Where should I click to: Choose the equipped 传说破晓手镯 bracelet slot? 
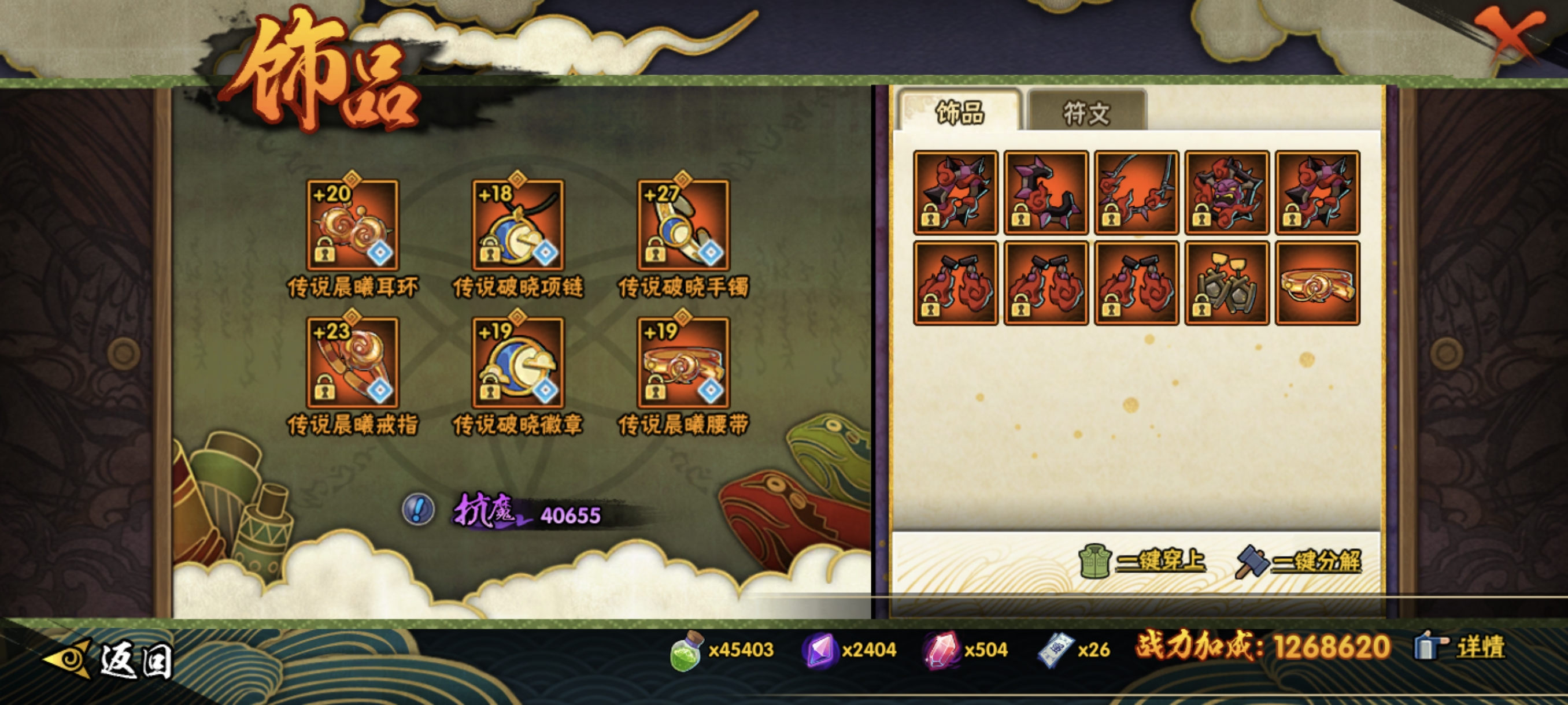click(x=683, y=224)
